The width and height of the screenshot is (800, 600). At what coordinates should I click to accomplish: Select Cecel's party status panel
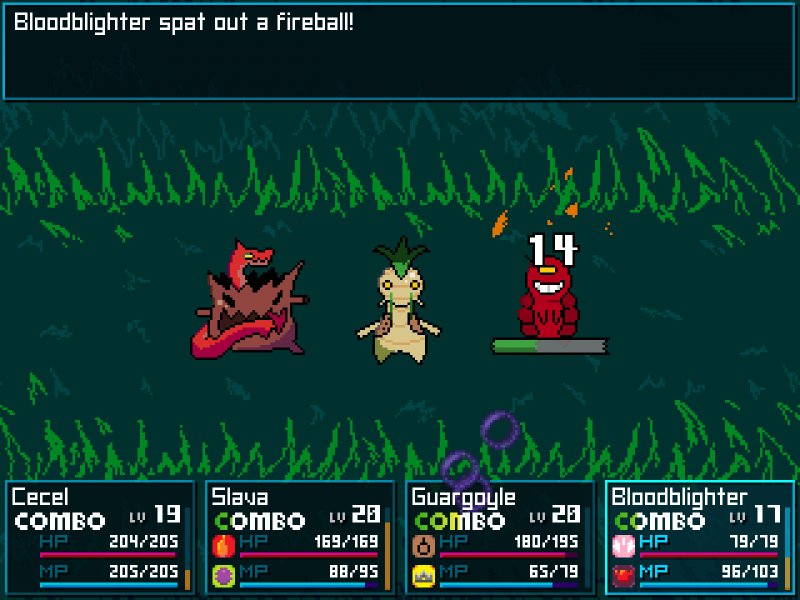click(x=100, y=537)
